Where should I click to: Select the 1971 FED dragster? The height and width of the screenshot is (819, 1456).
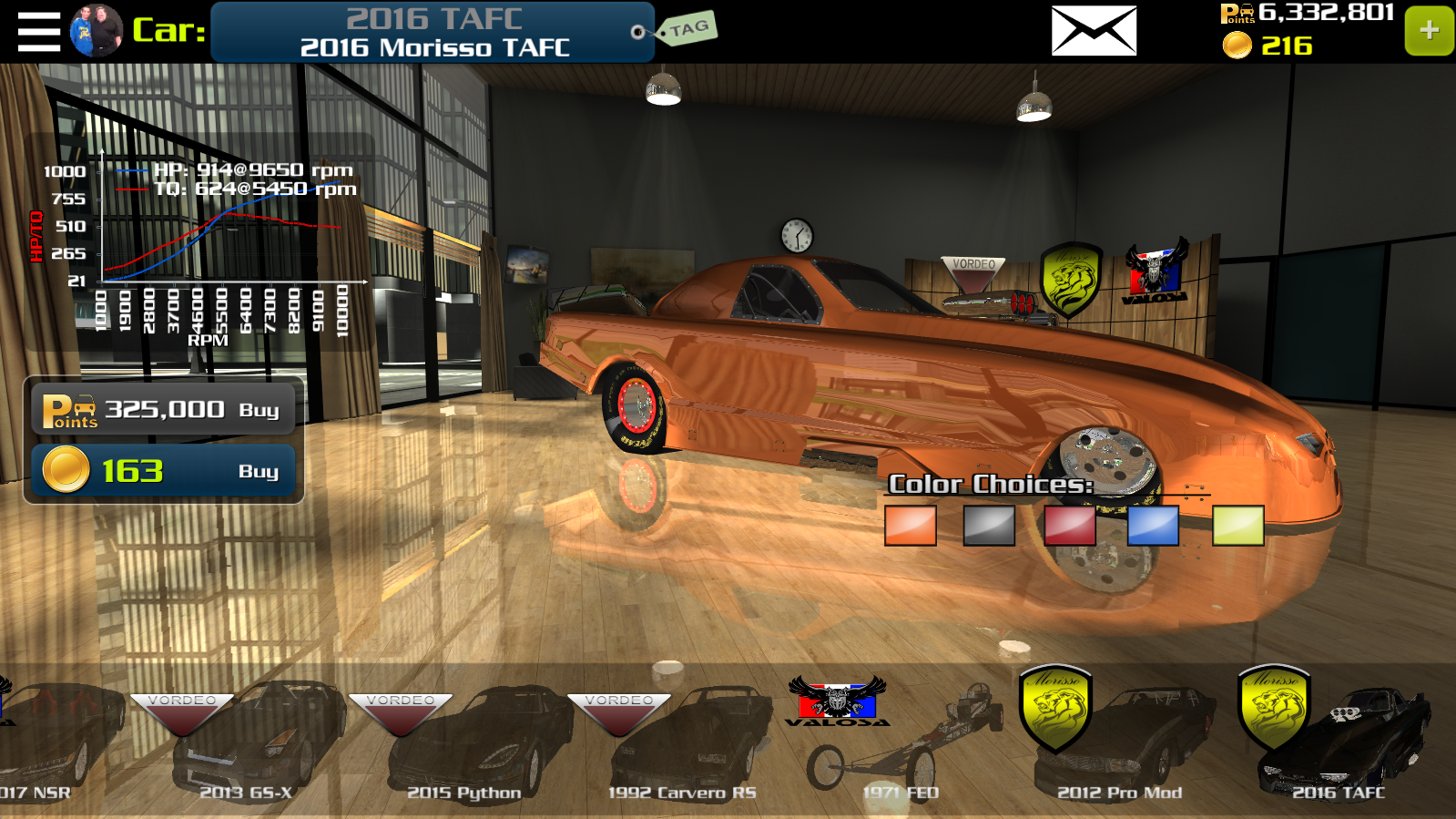click(897, 747)
